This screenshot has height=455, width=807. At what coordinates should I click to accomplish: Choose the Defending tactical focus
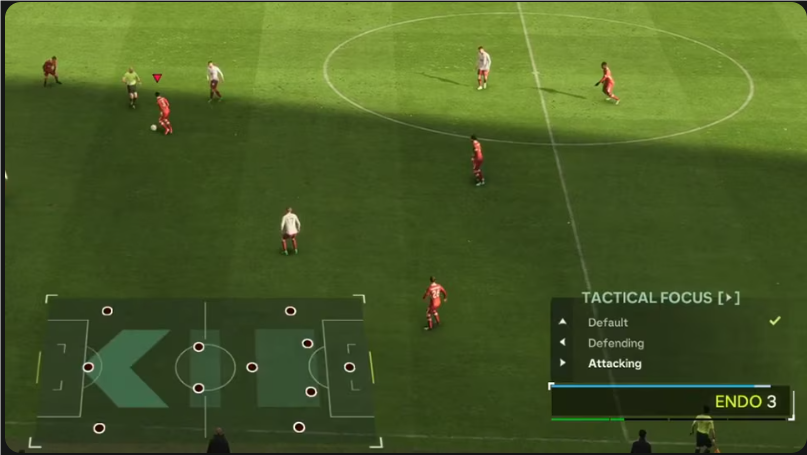coord(615,343)
